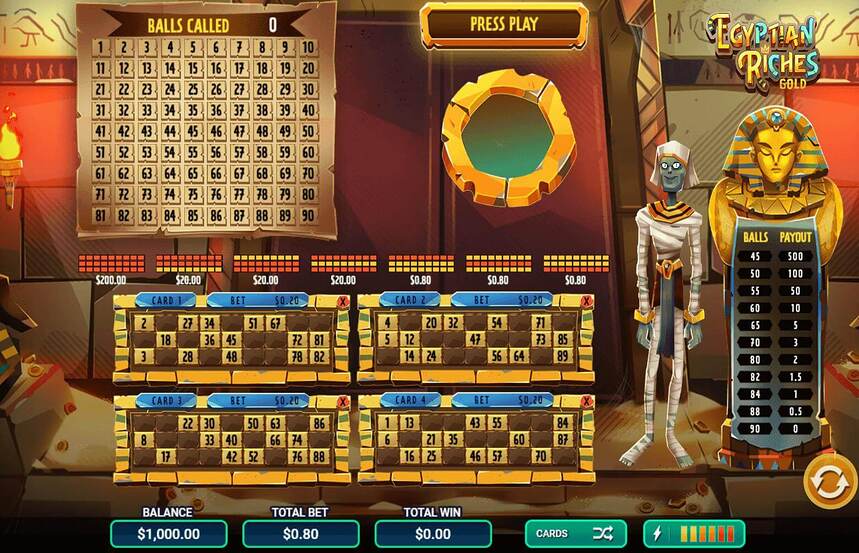The width and height of the screenshot is (859, 553).
Task: Close Card 4 with the red X
Action: click(587, 401)
